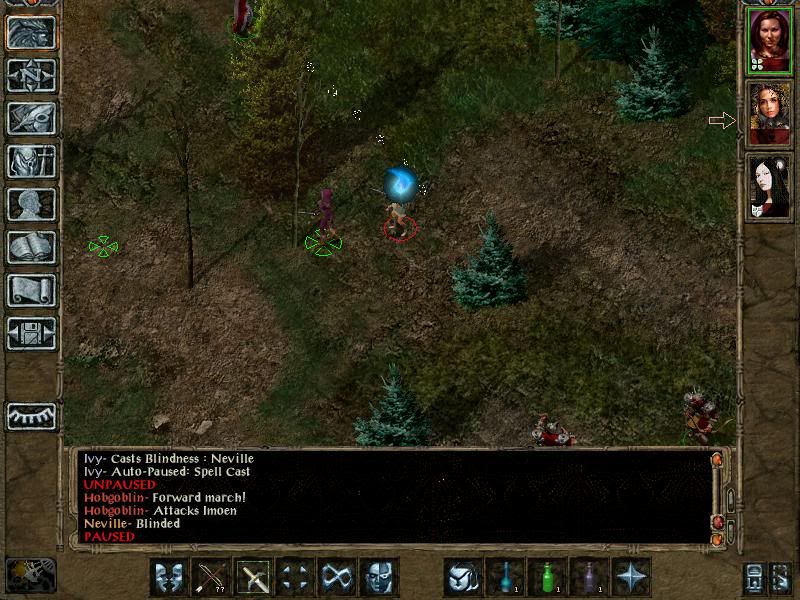Use the blue potion quick item

(505, 577)
